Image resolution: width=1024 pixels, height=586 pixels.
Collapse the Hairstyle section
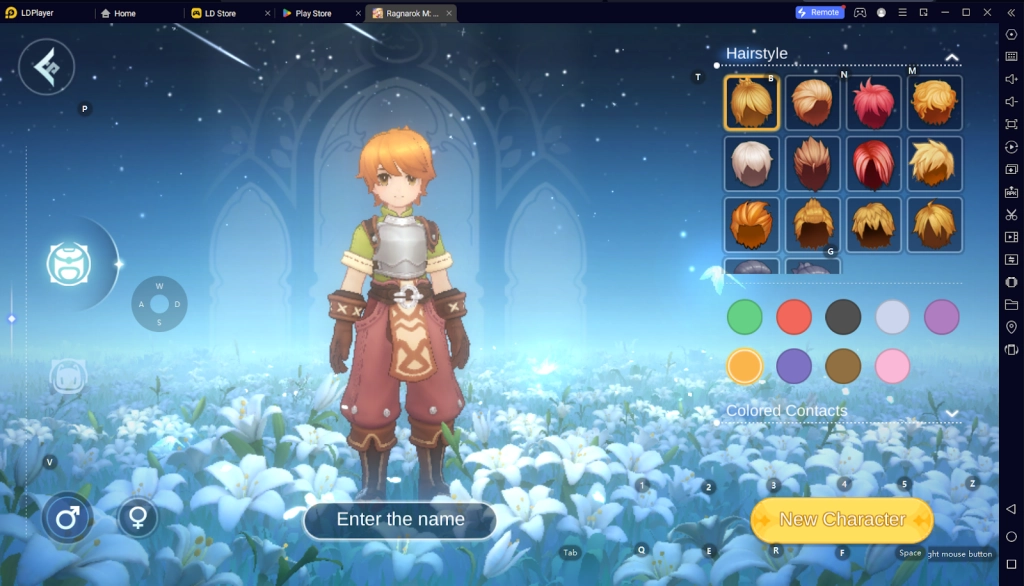[x=951, y=57]
